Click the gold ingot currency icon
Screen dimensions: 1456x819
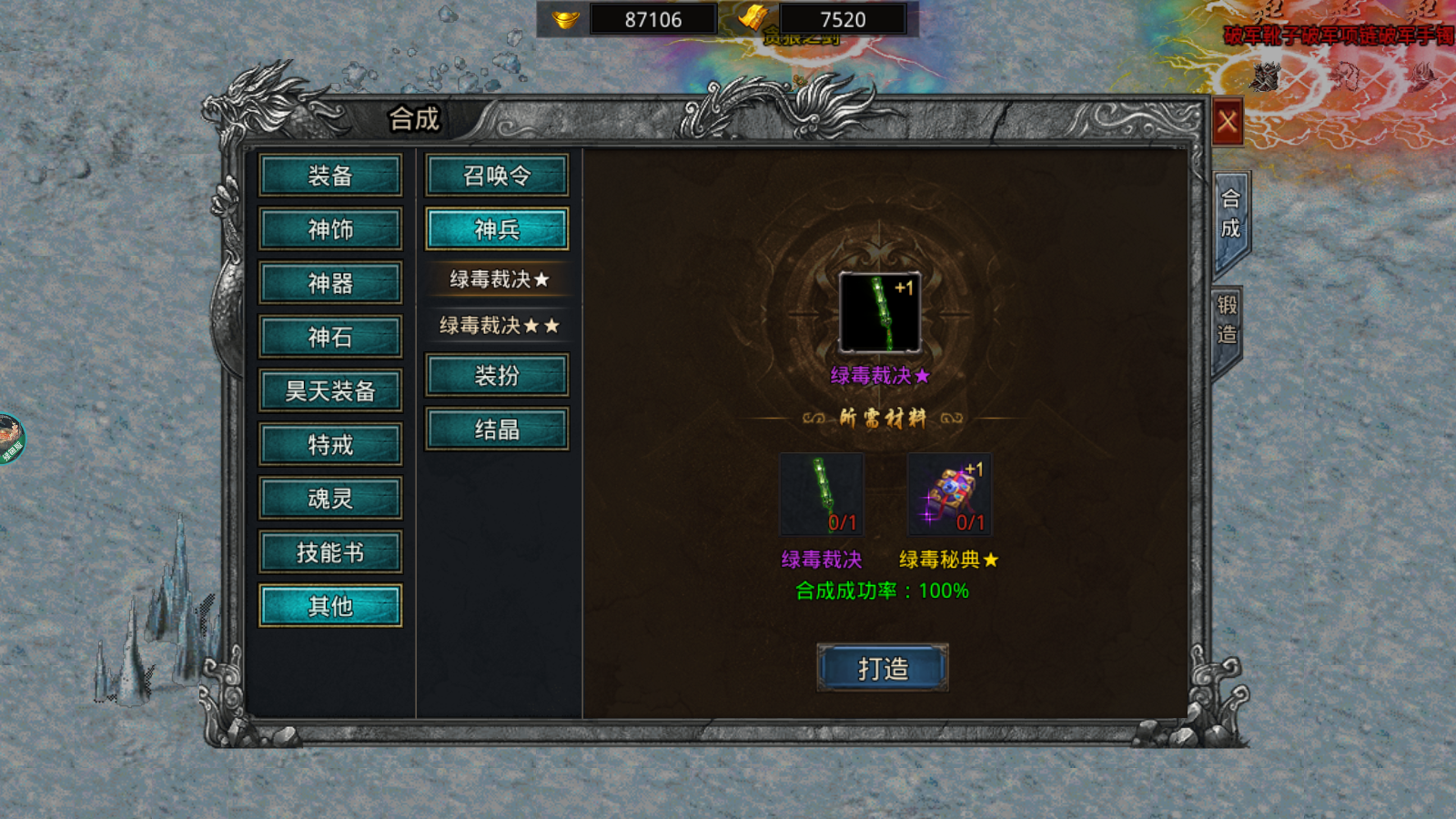(565, 18)
